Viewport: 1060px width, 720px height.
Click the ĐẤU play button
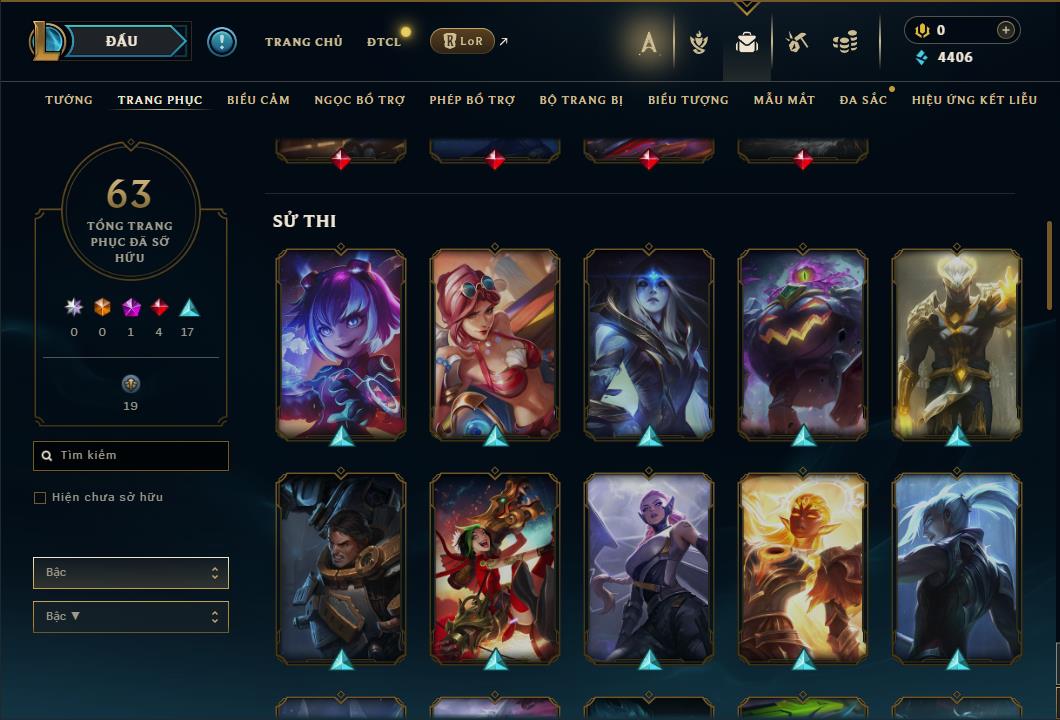[122, 41]
